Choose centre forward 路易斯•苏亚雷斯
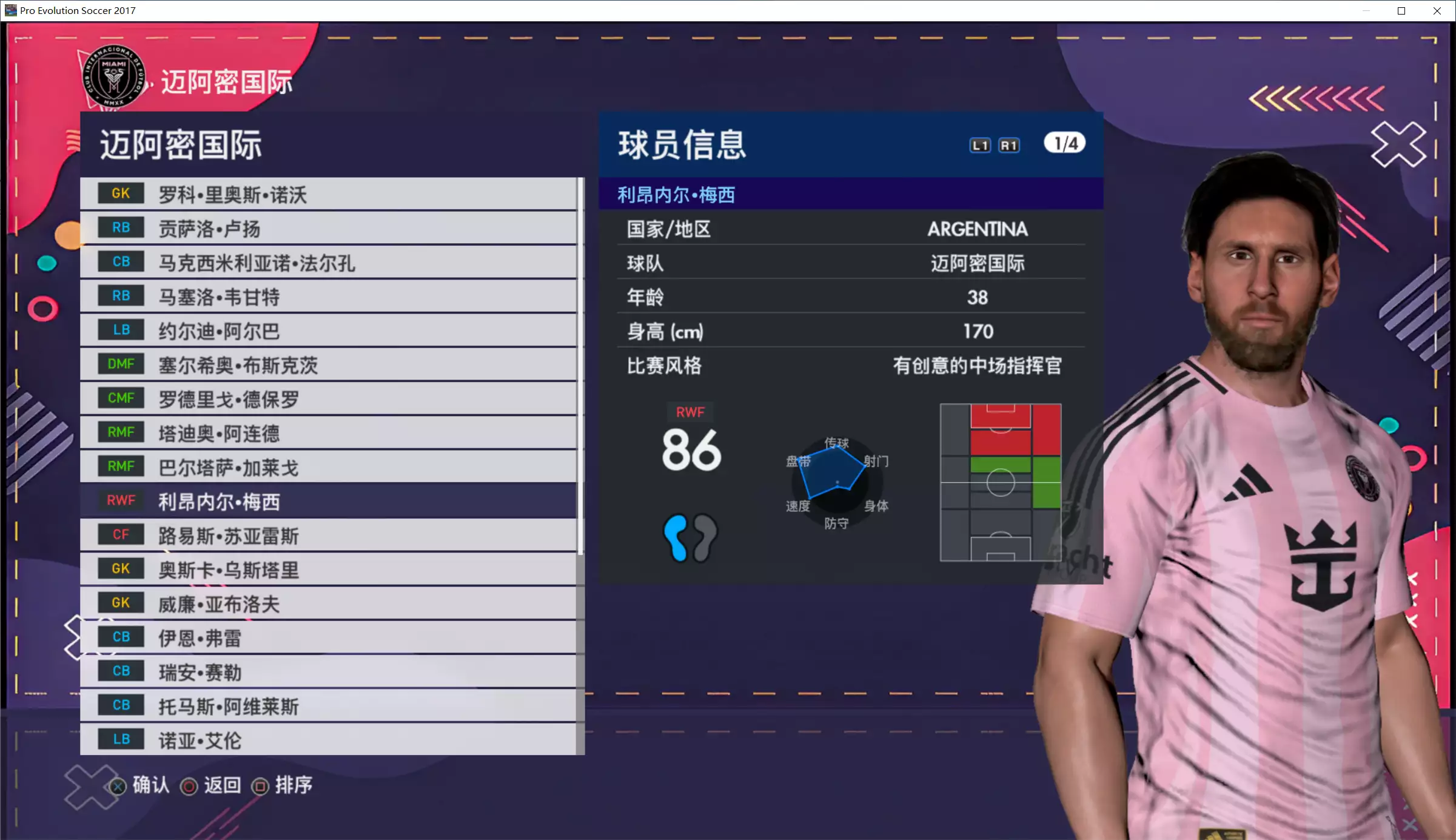Image resolution: width=1456 pixels, height=840 pixels. tap(327, 536)
